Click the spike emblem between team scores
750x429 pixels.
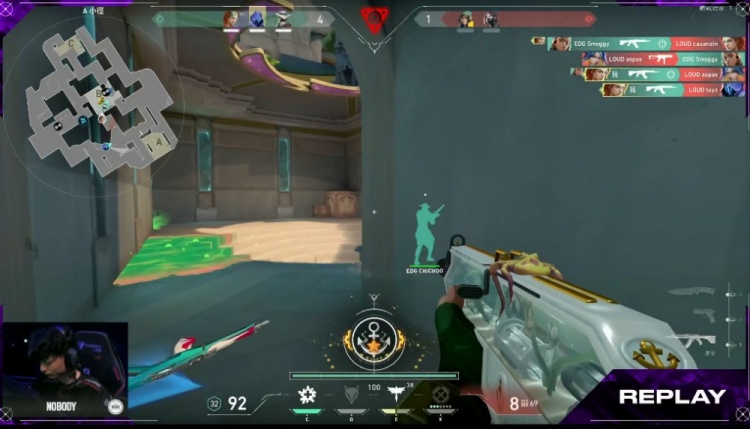[x=374, y=20]
